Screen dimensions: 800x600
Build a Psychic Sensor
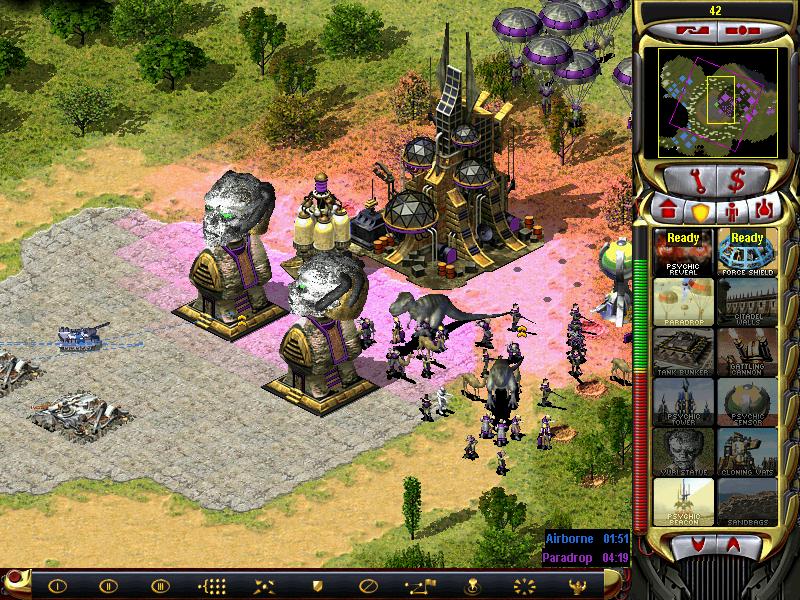(746, 402)
